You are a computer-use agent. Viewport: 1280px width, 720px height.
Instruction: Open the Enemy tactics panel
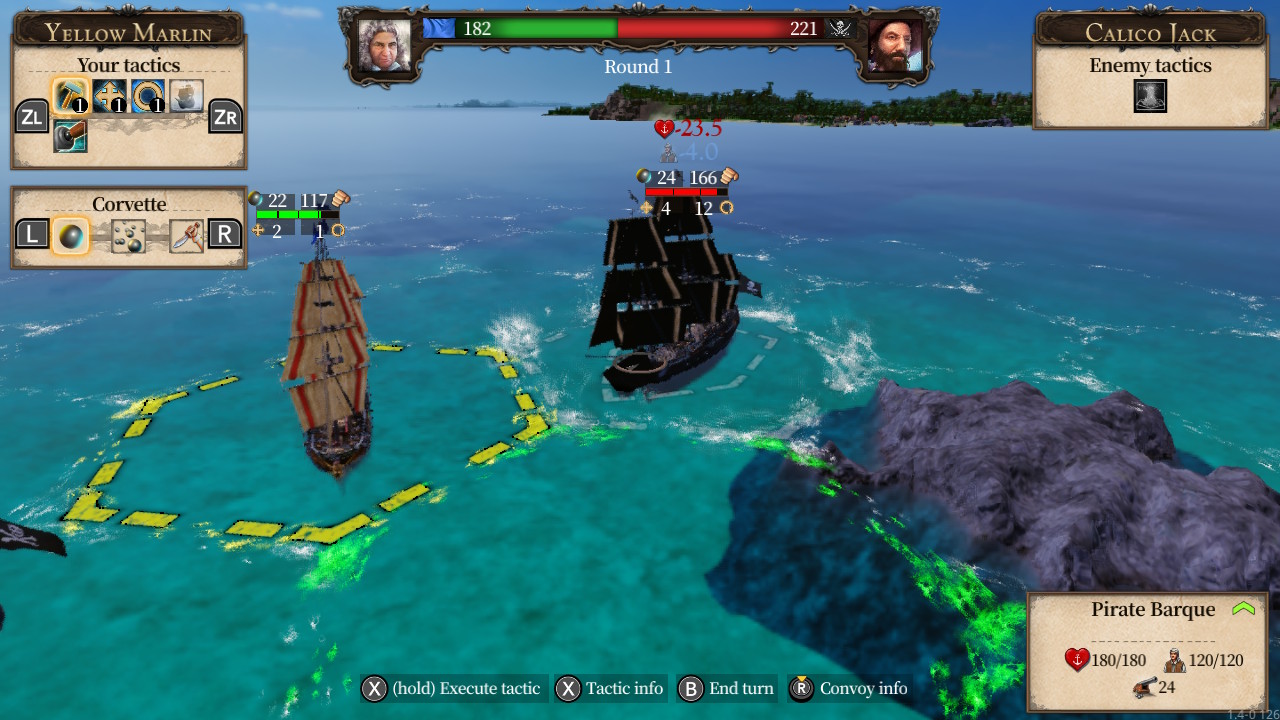[1150, 64]
